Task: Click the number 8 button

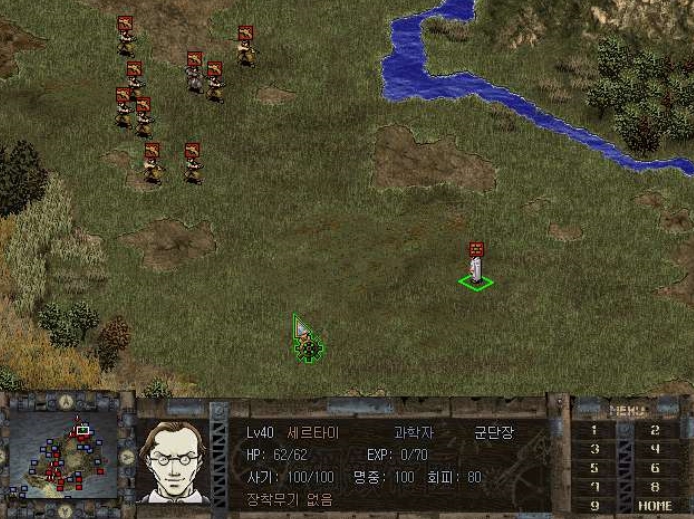Action: [655, 487]
